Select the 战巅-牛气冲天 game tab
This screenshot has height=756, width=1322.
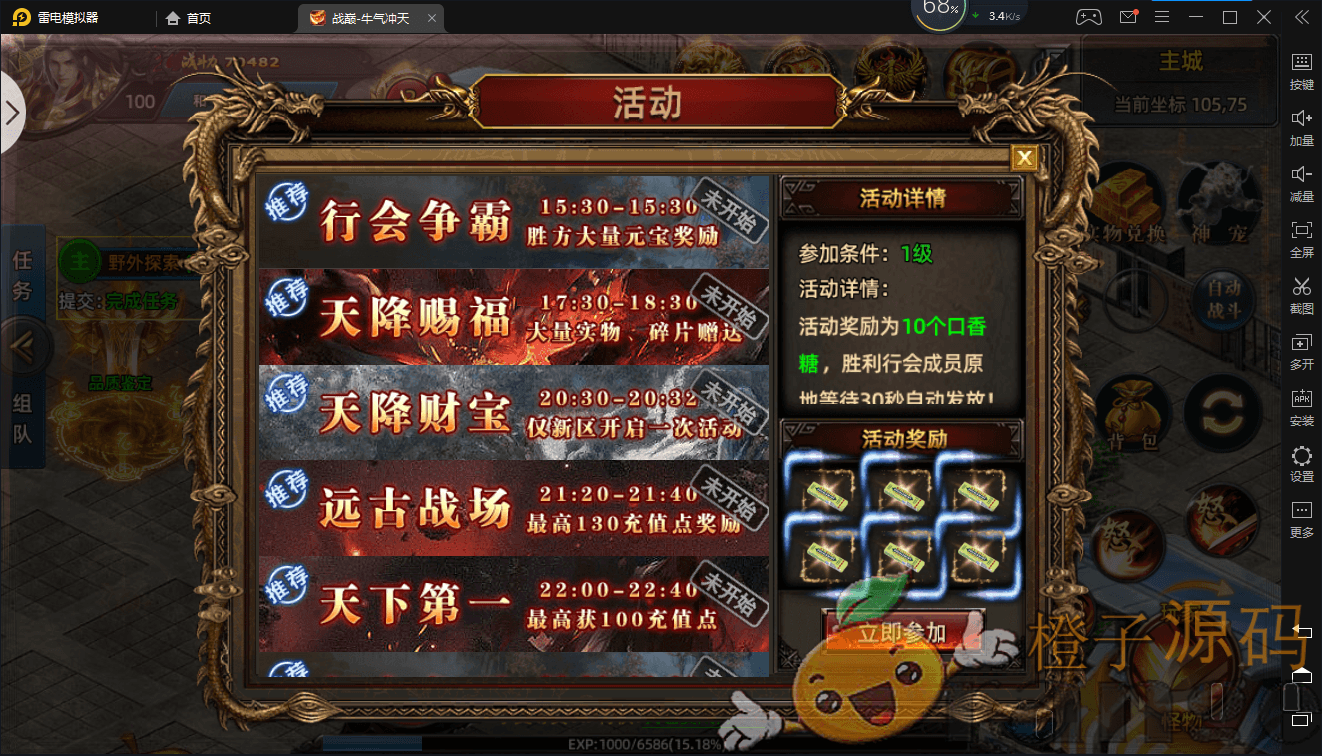tap(370, 17)
